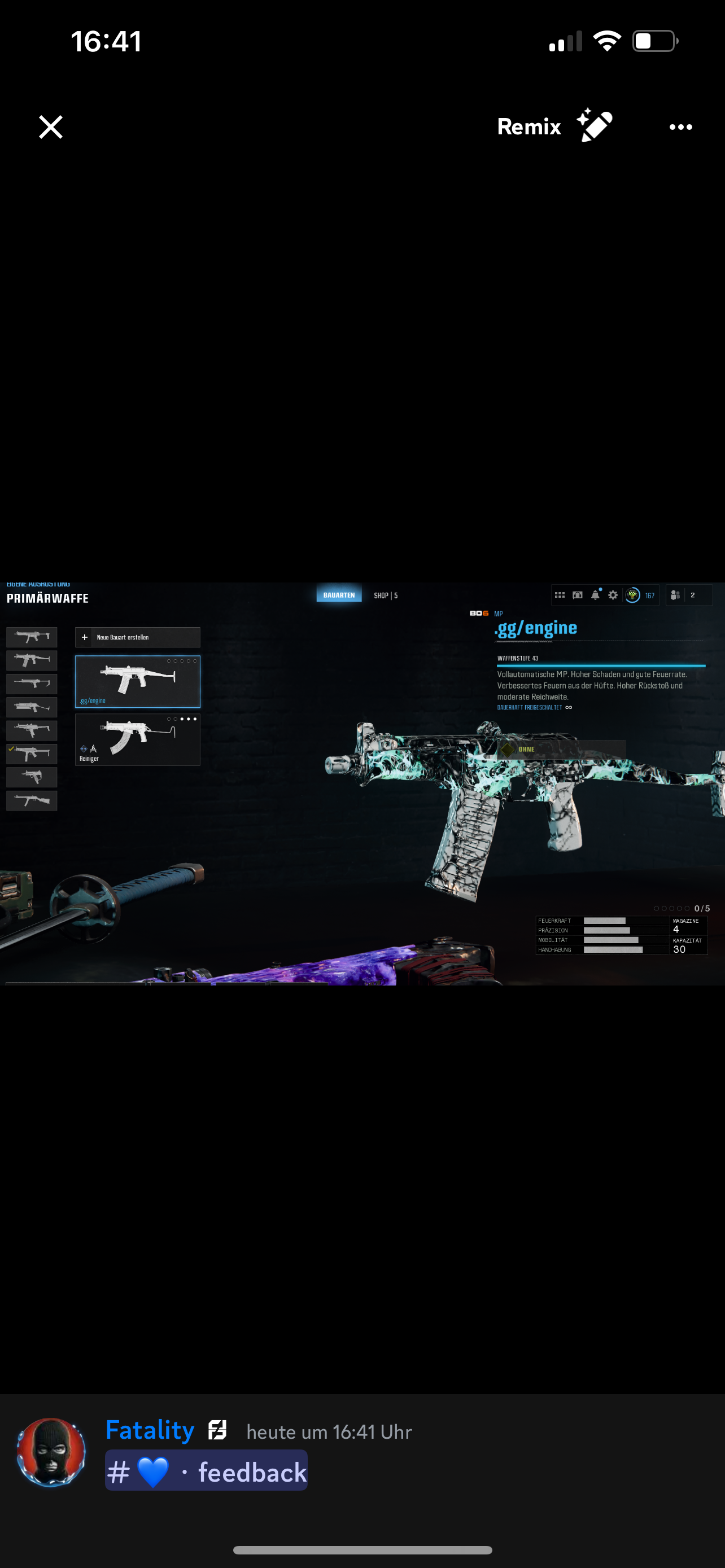725x1568 pixels.
Task: Create a new build via Neue Bauart erstellen
Action: point(137,637)
